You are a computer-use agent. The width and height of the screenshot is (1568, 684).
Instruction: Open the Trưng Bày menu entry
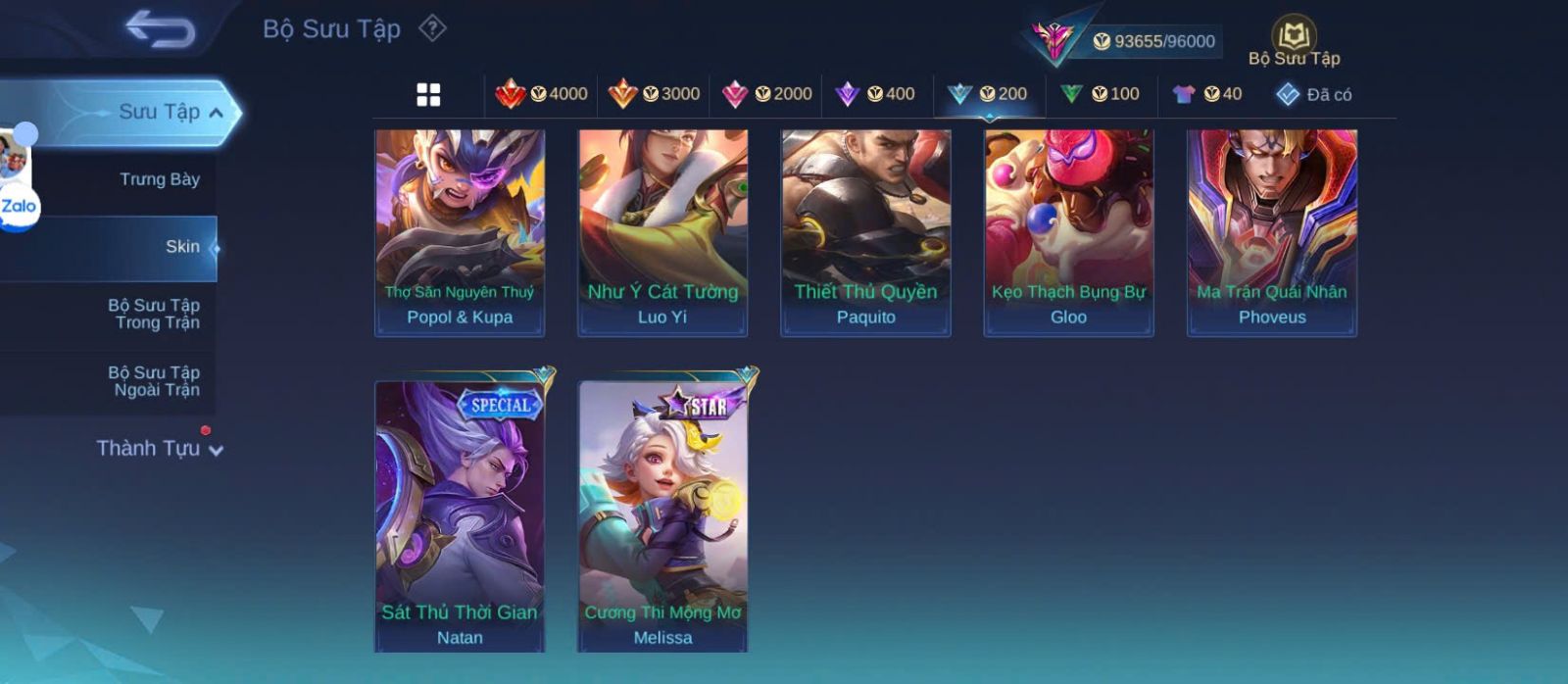tap(159, 179)
